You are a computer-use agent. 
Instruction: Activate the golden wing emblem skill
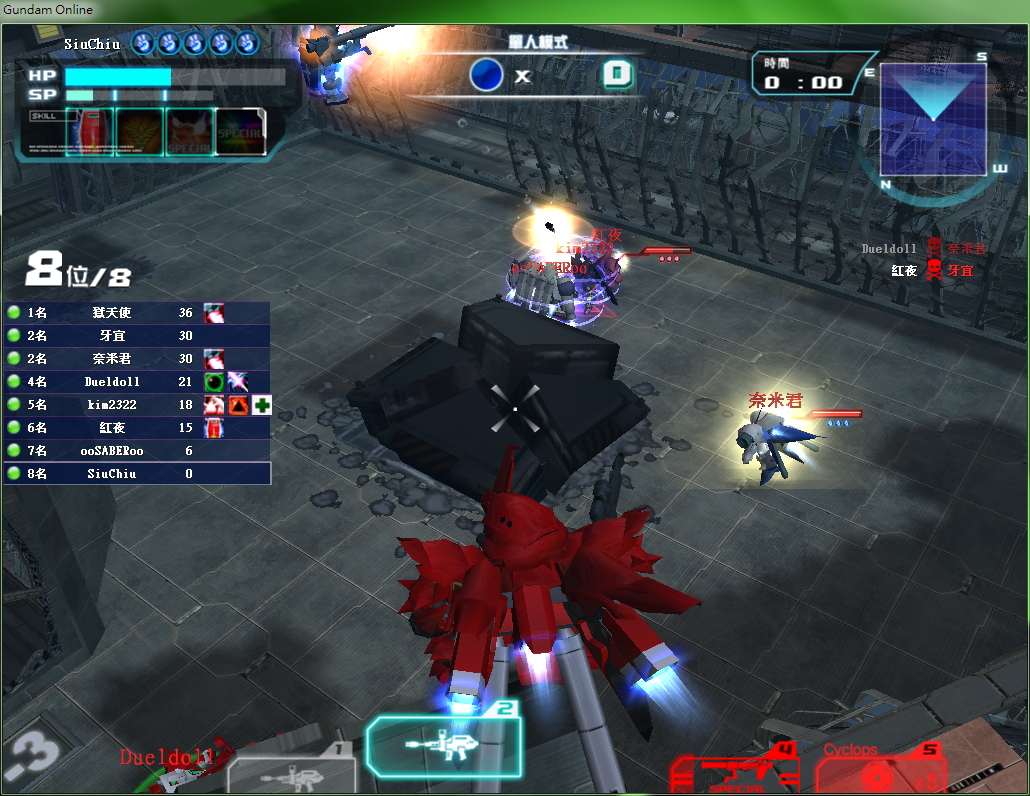click(140, 132)
